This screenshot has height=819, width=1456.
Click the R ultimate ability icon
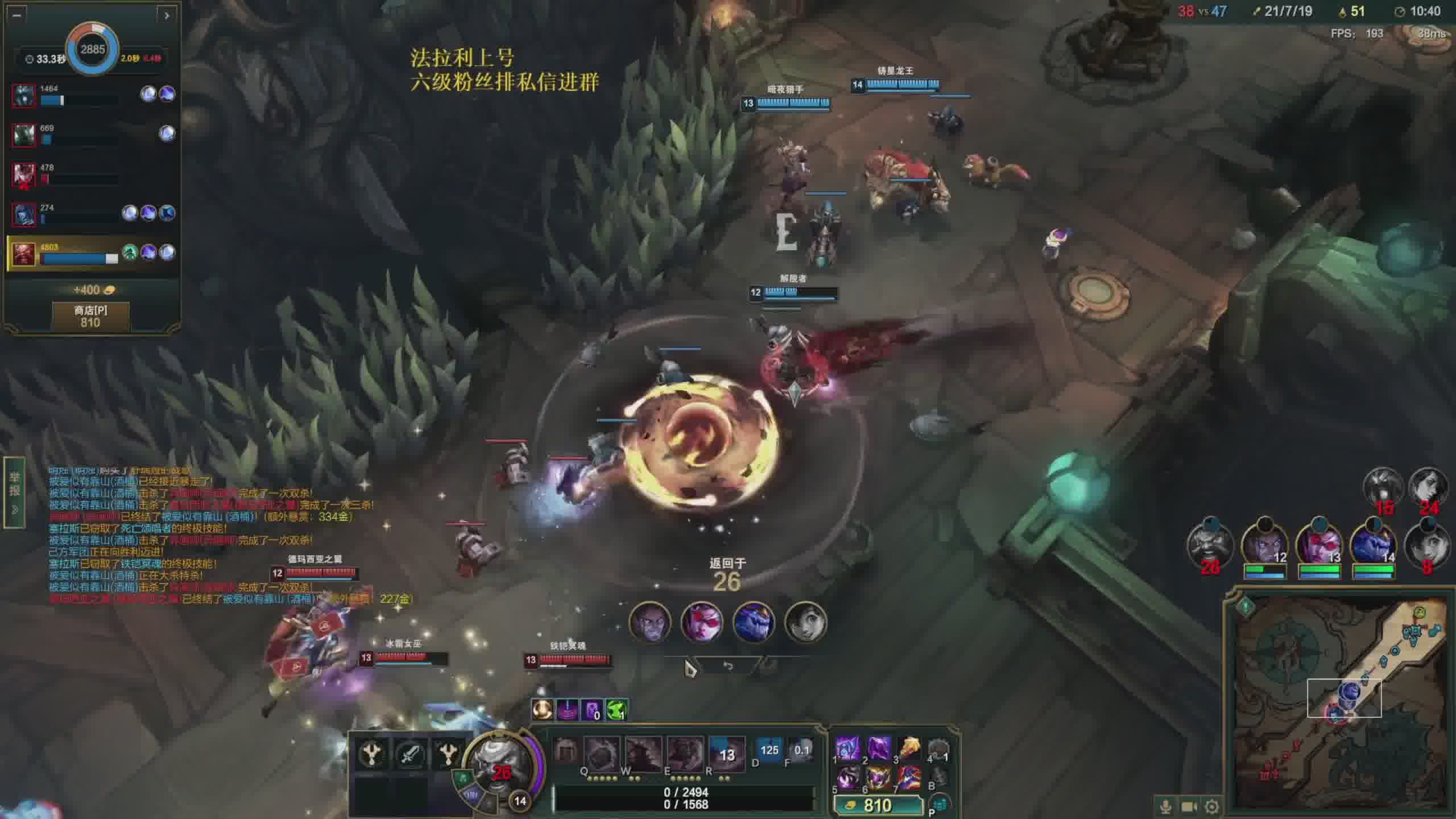(x=726, y=754)
